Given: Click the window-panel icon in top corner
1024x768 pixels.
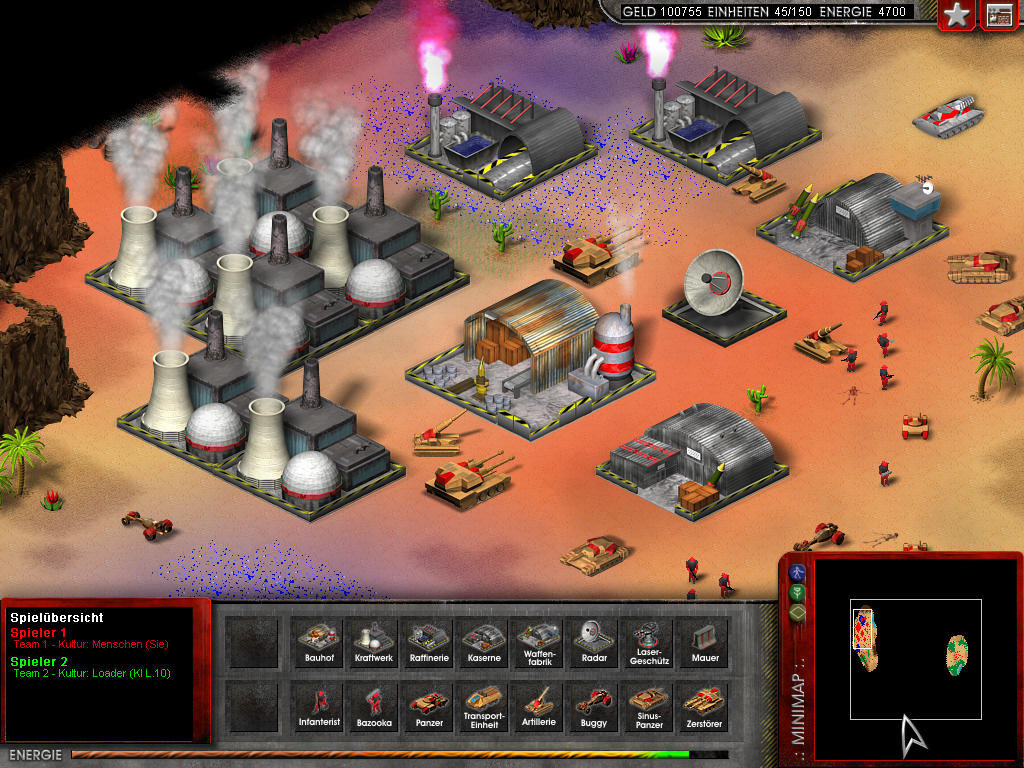Looking at the screenshot, I should pos(999,14).
